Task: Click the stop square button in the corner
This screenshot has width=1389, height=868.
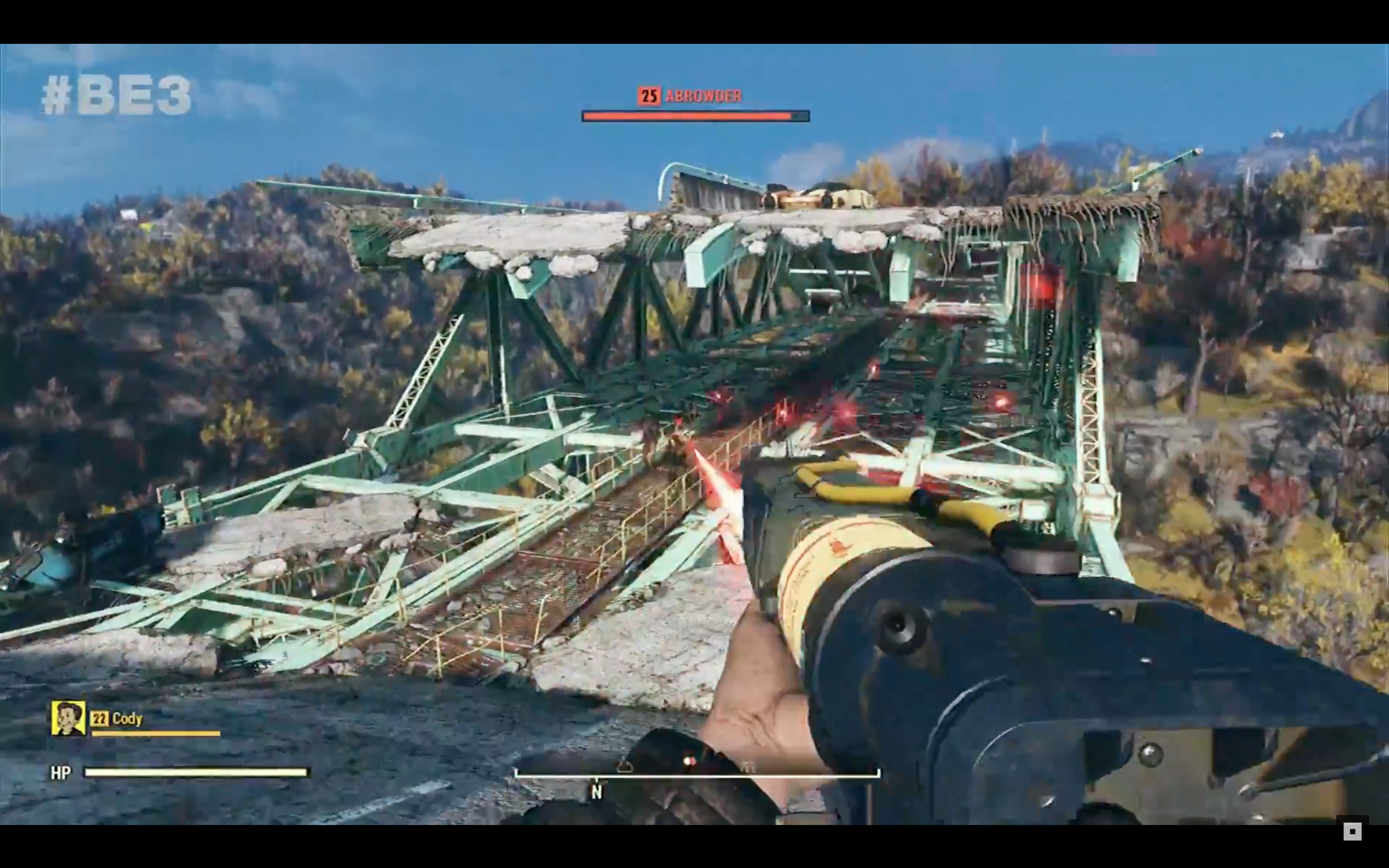Action: pos(1352,831)
